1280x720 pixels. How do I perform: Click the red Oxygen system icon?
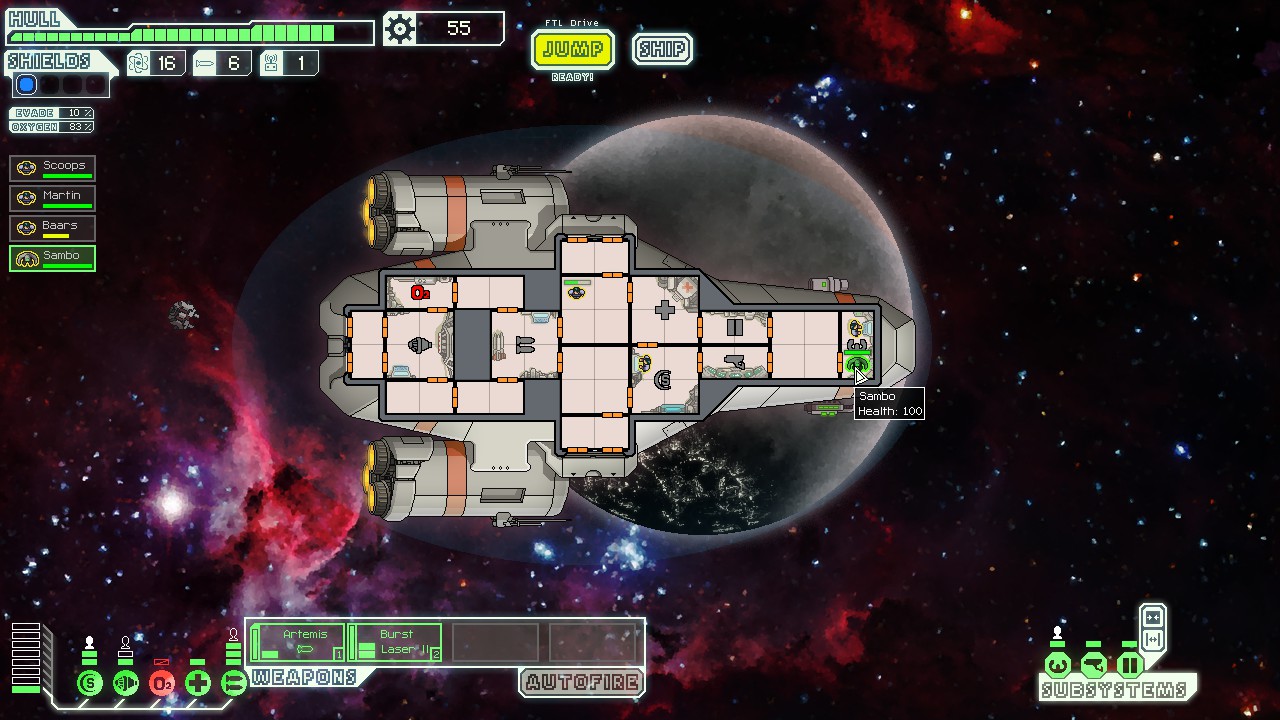162,684
